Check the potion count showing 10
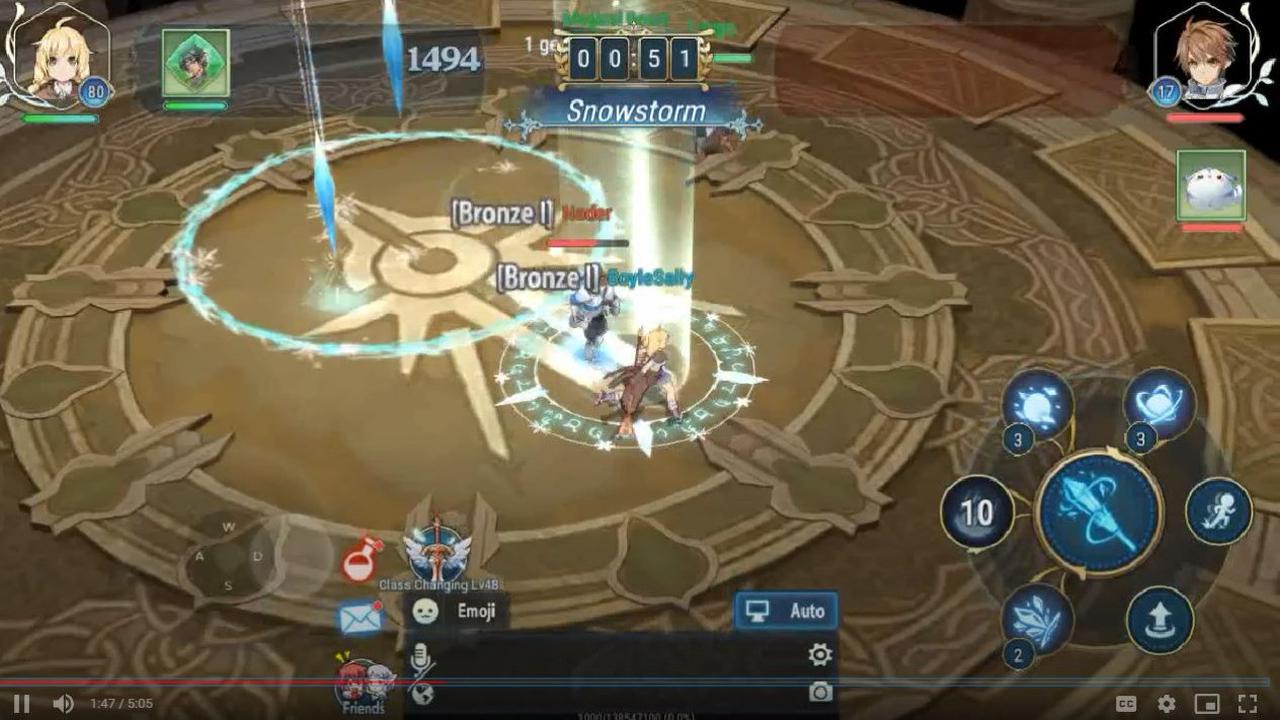Screen dimensions: 1280x720 (977, 513)
